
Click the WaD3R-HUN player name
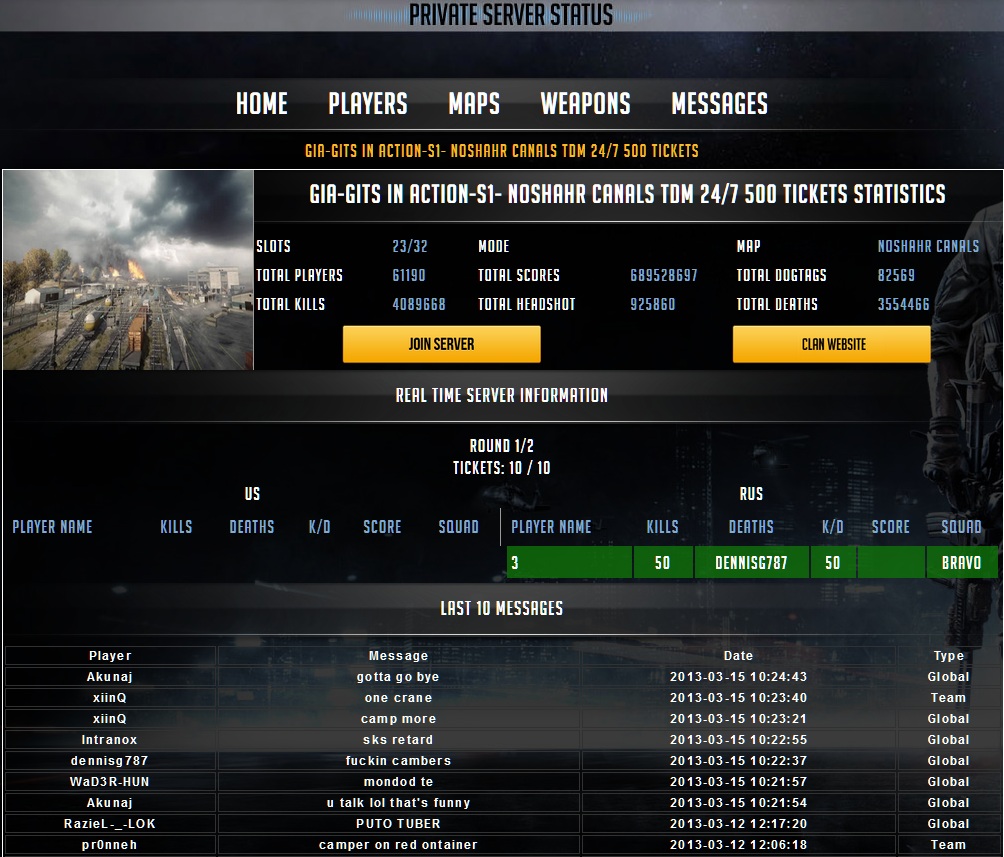point(110,782)
